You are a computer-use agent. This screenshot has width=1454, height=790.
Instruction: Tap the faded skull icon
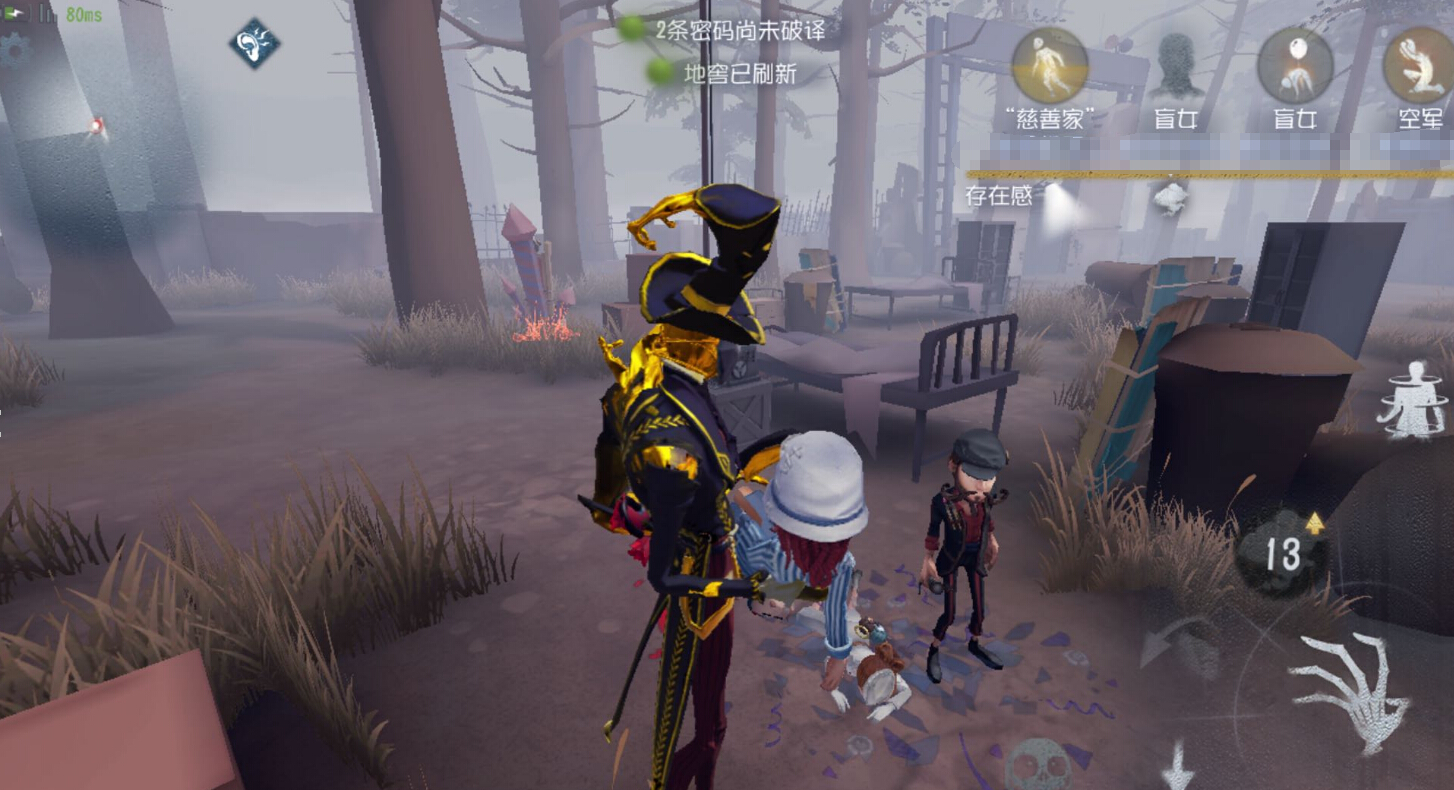[x=1037, y=766]
